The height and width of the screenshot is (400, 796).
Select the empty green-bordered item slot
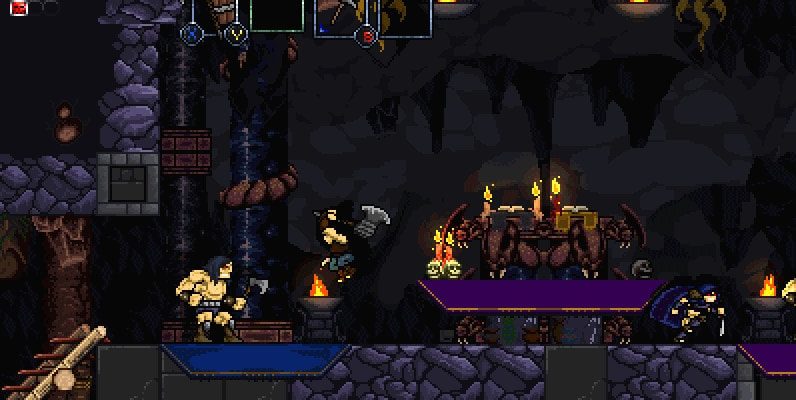pyautogui.click(x=277, y=15)
